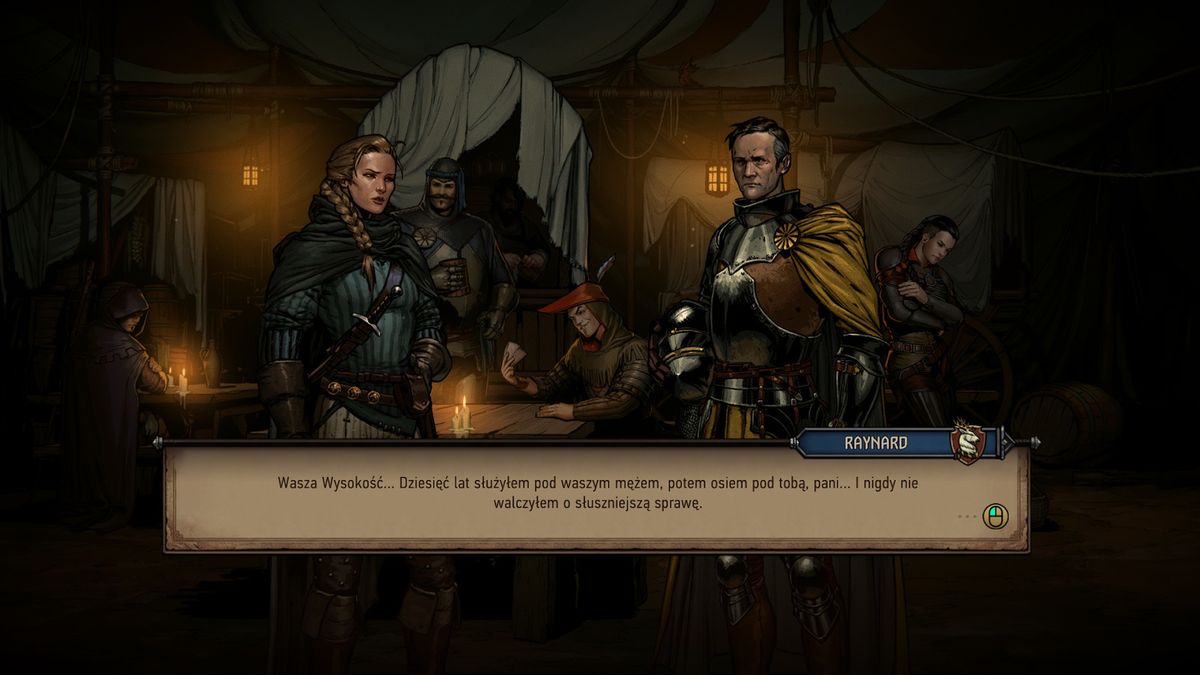This screenshot has width=1200, height=675.
Task: Continue Raynard's dialogue by clicking the text box
Action: point(596,496)
